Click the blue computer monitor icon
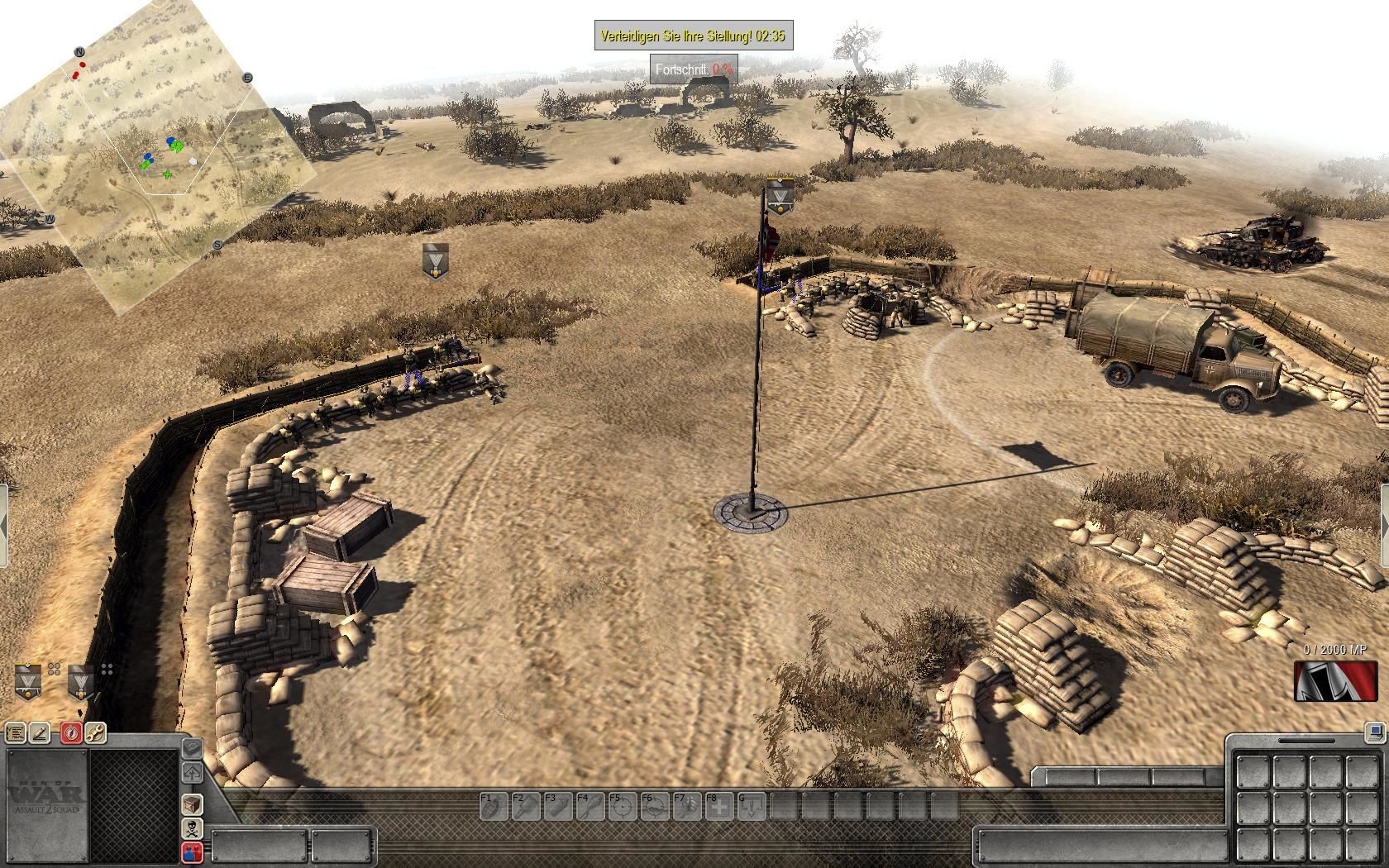This screenshot has width=1389, height=868. point(1375,732)
